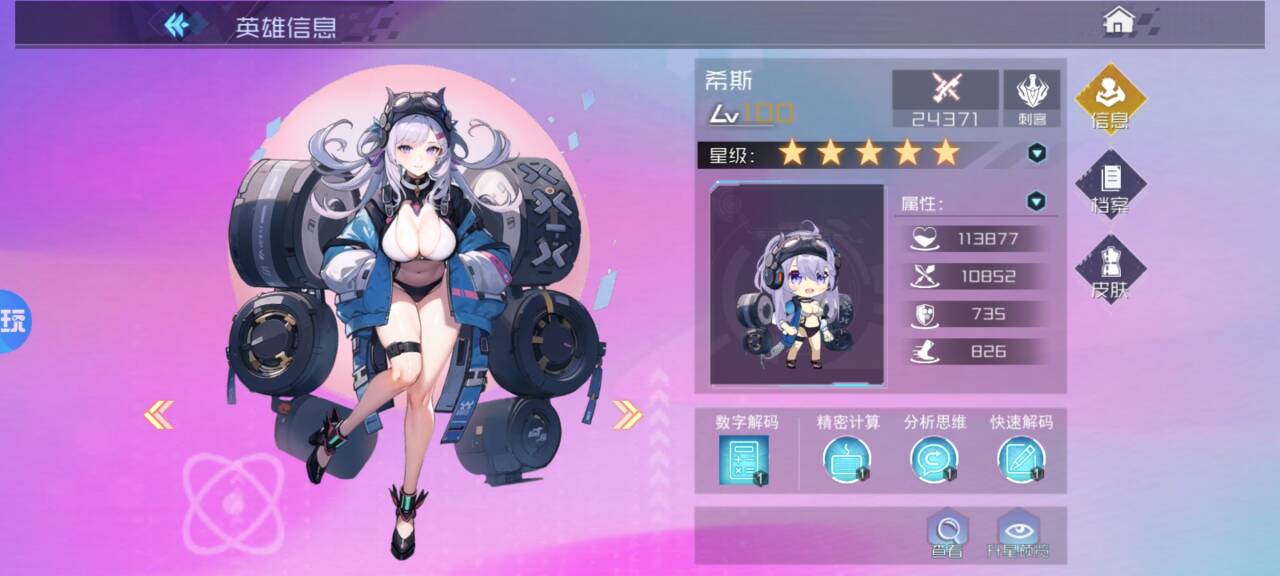Tap the 刺客 assassin class badge
The height and width of the screenshot is (576, 1280).
[1031, 98]
